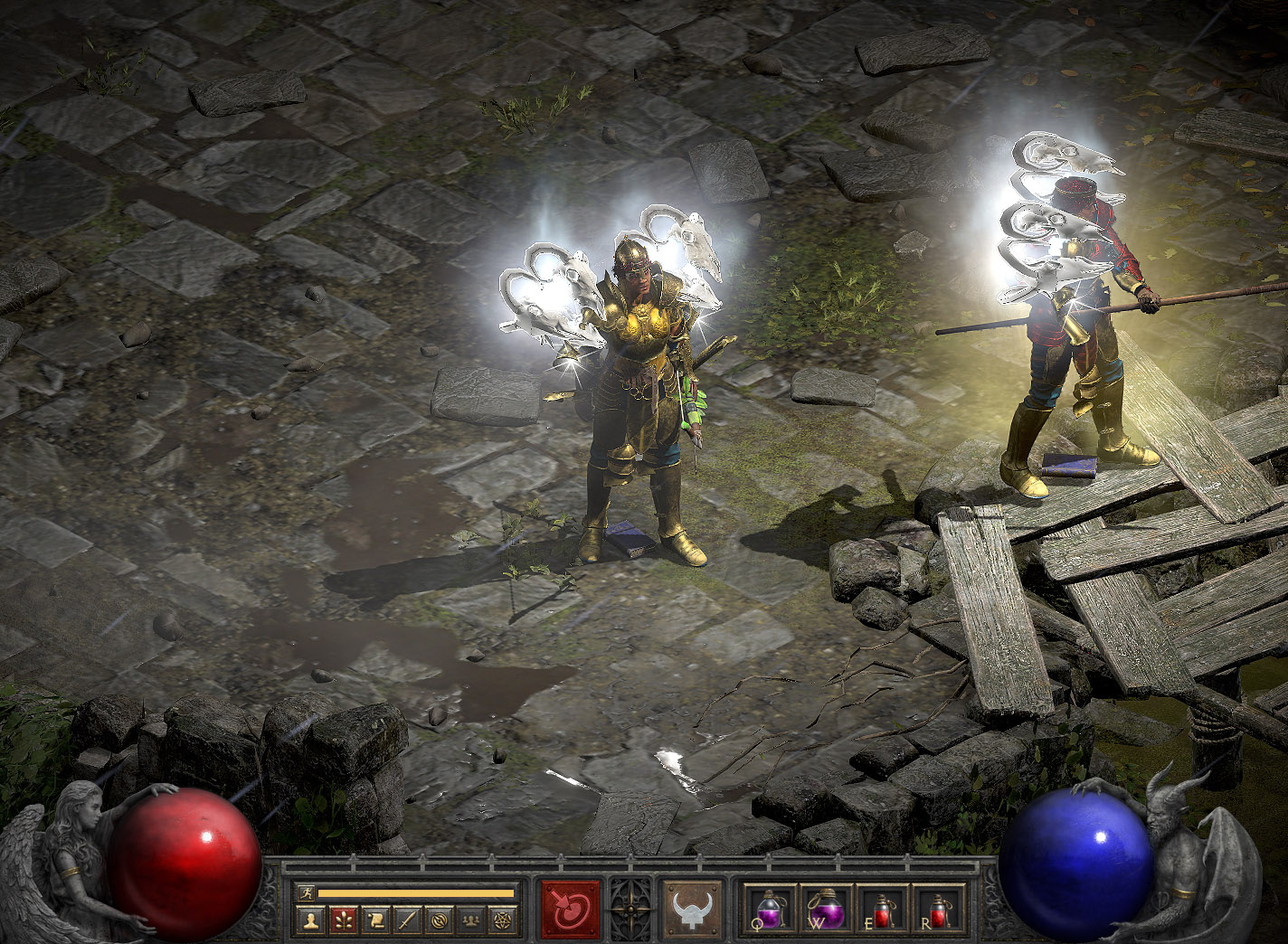Drink the red healing potion in slot R
The height and width of the screenshot is (944, 1288).
[937, 907]
